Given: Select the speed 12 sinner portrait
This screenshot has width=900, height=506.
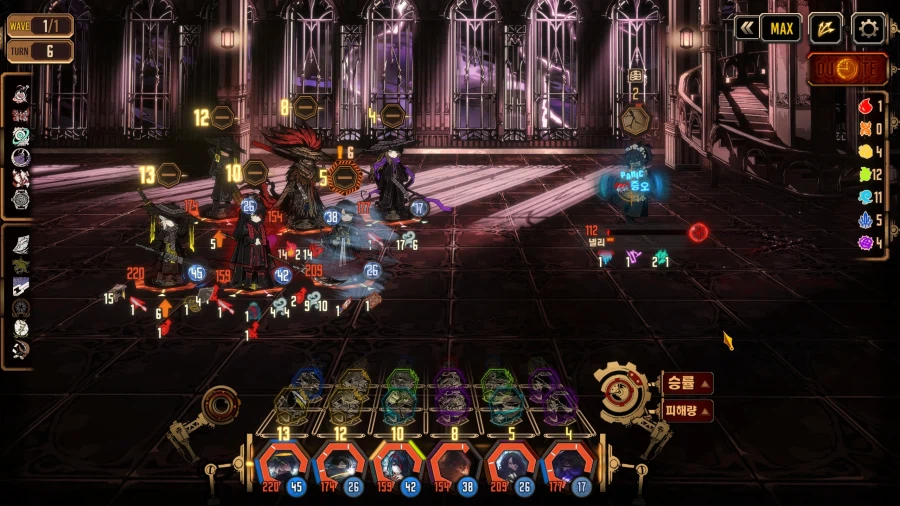Looking at the screenshot, I should click(x=340, y=466).
